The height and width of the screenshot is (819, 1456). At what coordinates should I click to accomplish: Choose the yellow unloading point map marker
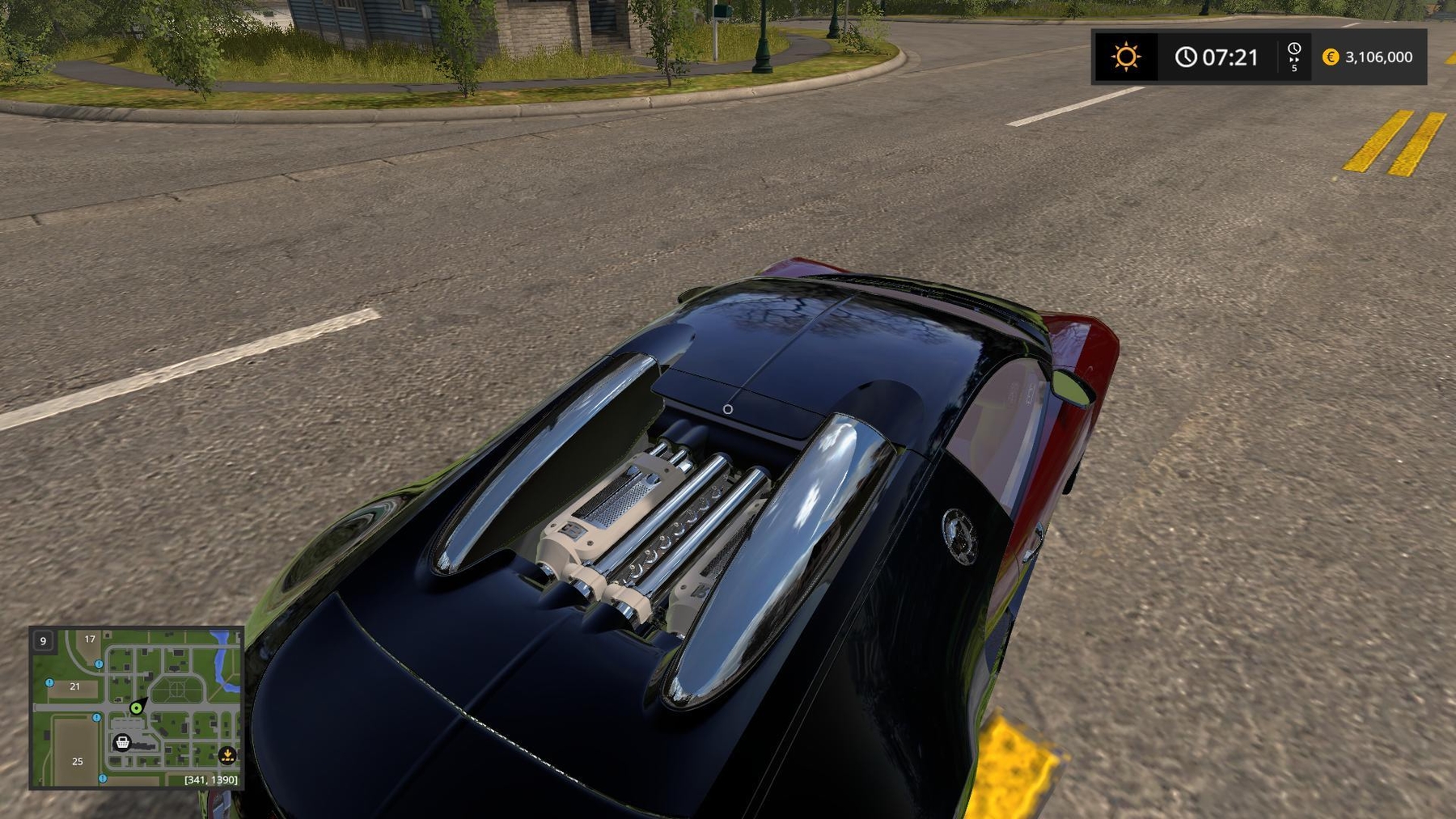coord(227,755)
